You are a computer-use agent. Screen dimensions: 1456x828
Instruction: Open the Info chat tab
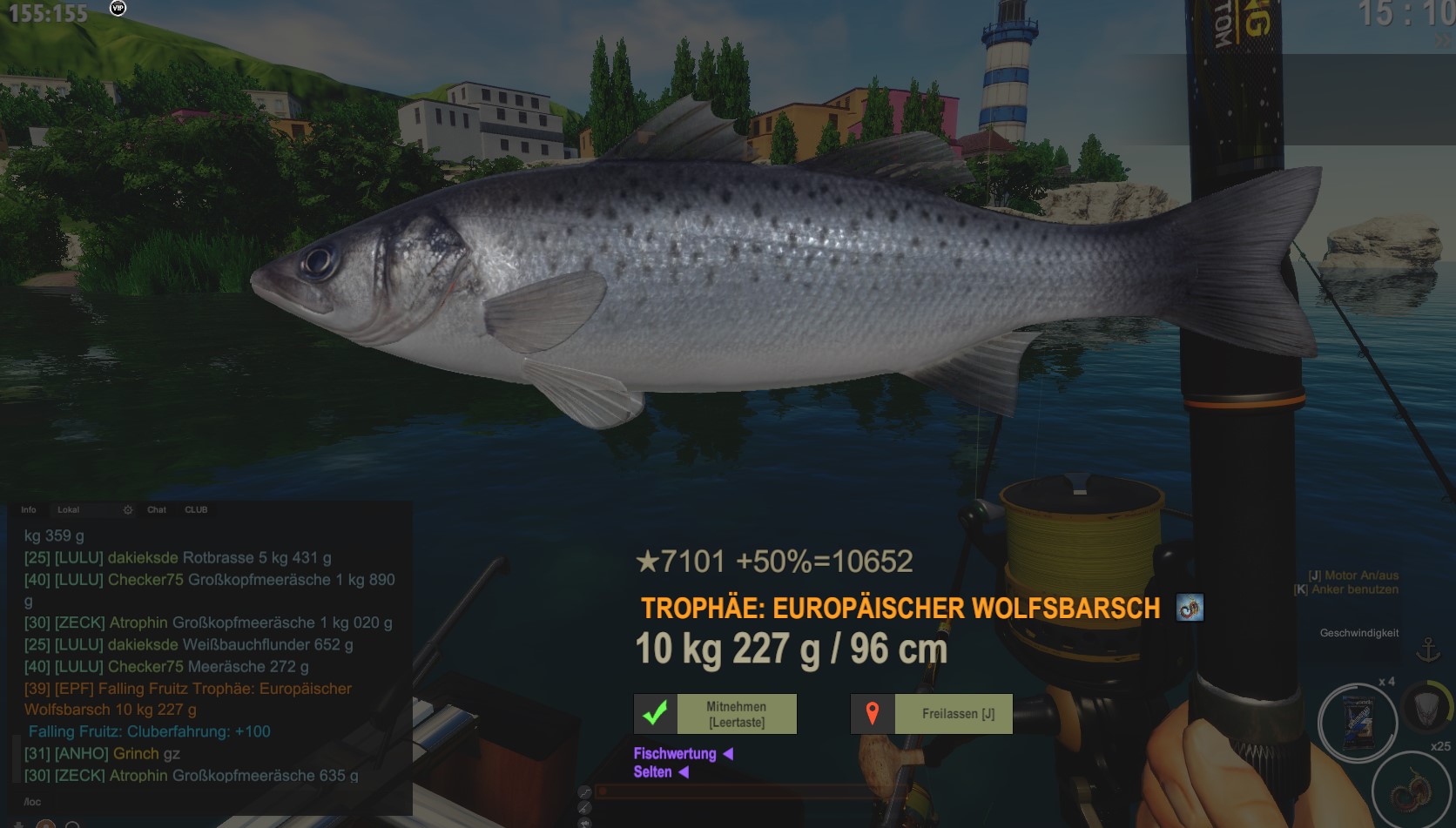click(x=29, y=510)
